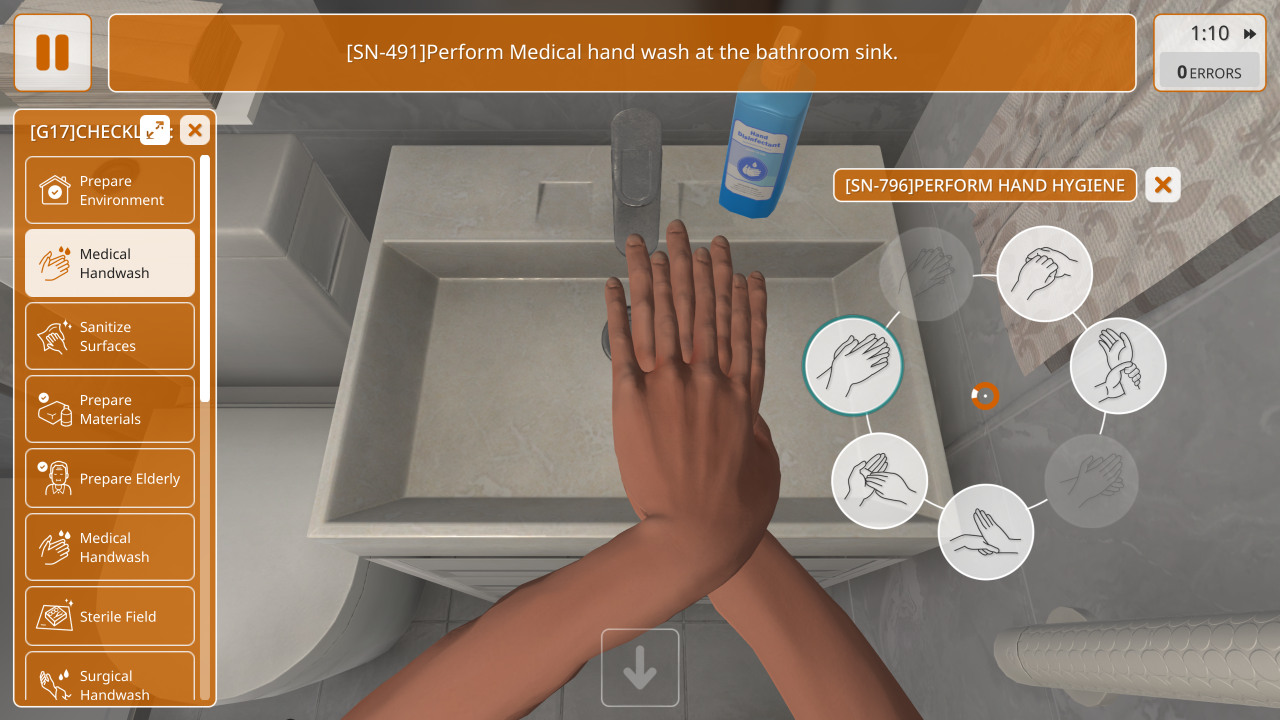Expand the checklist panel

(155, 130)
